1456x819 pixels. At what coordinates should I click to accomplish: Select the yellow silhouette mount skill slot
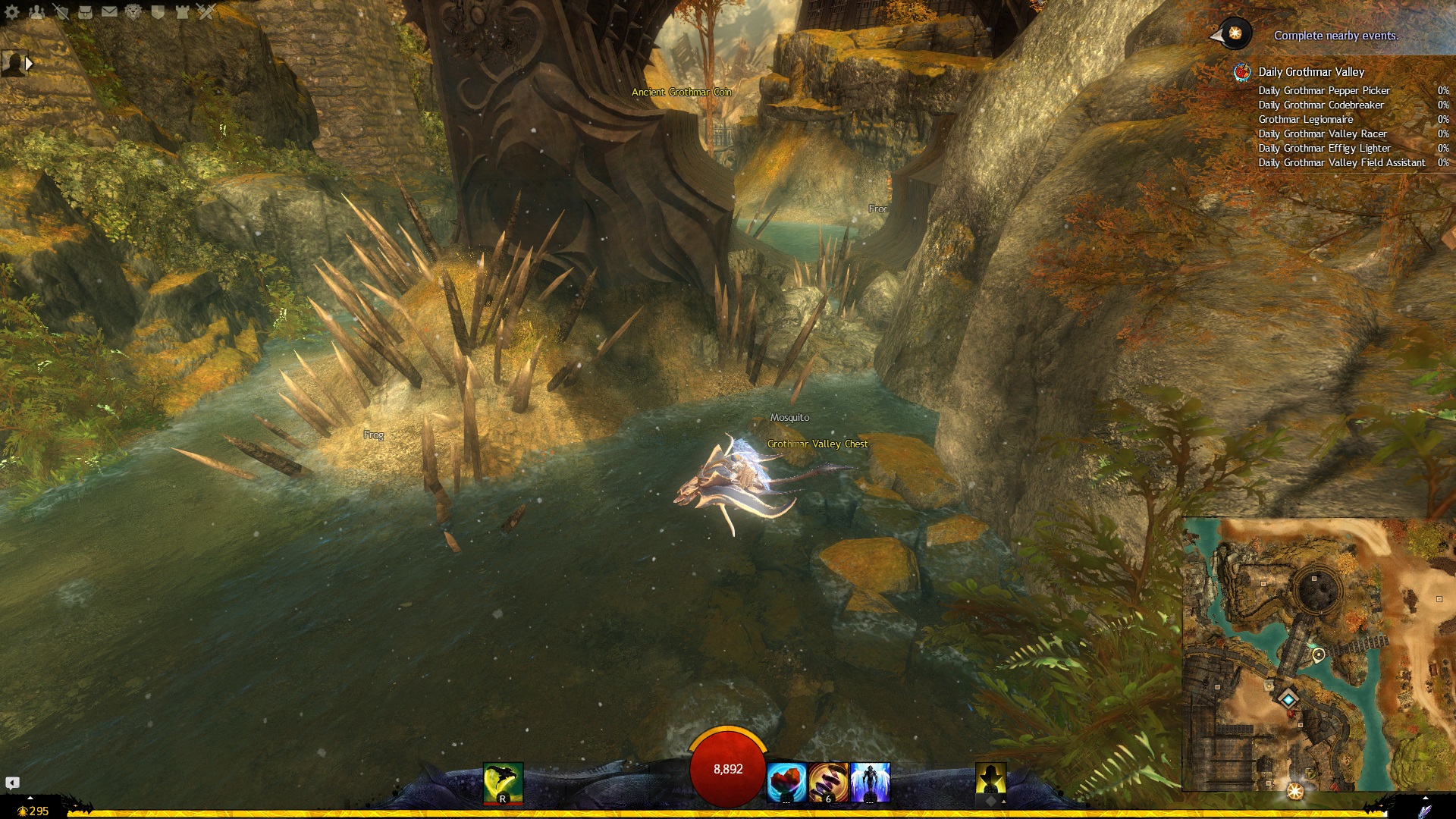point(990,781)
